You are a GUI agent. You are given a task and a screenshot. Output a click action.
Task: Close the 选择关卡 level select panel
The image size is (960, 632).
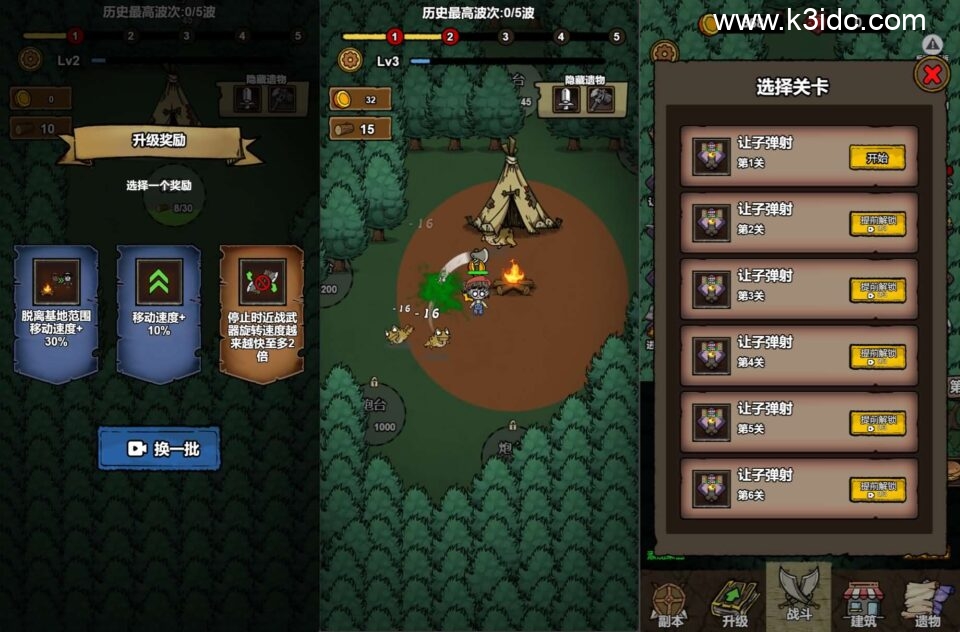(931, 75)
